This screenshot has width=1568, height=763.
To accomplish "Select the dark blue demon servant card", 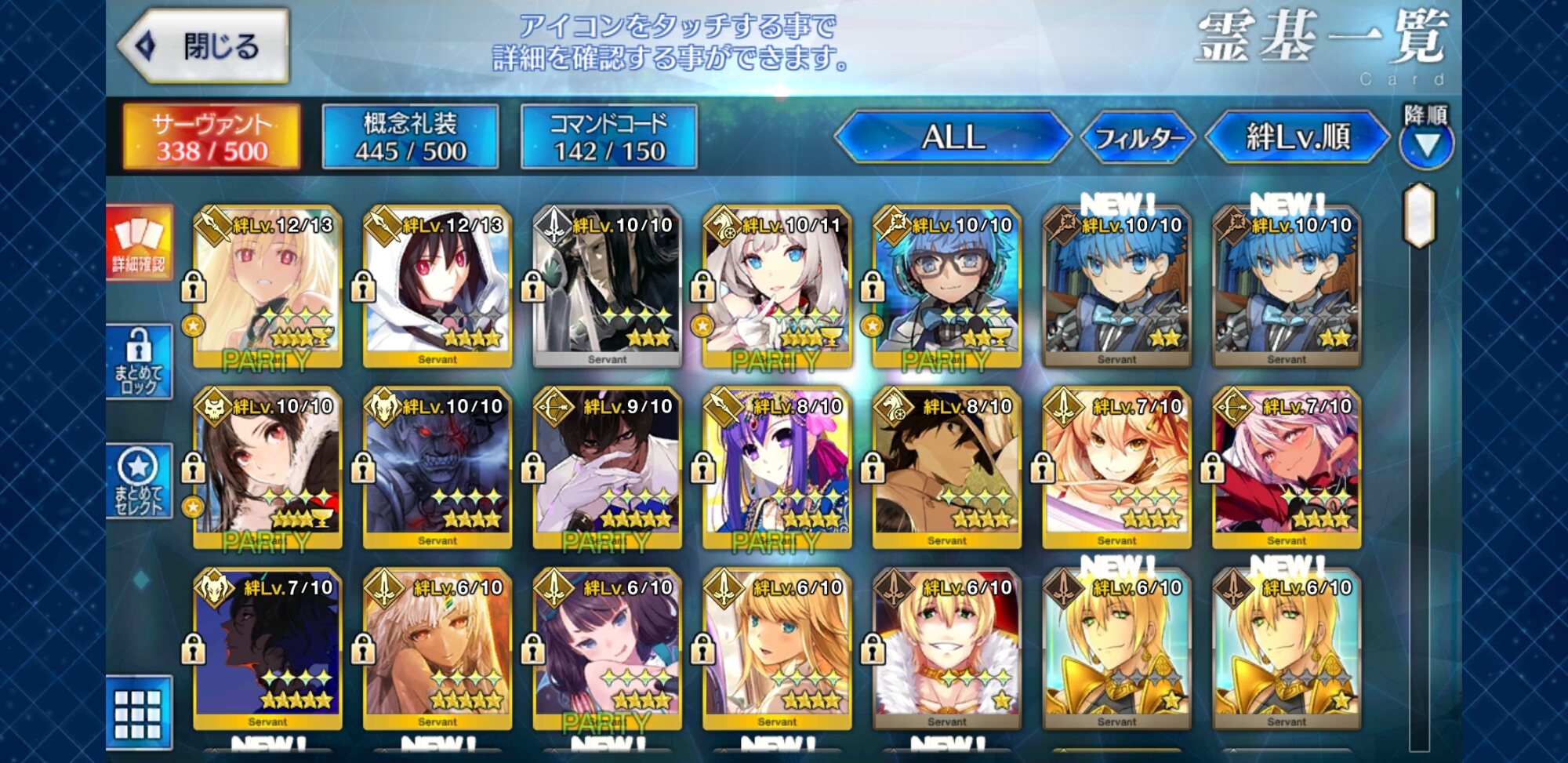I will coord(437,469).
